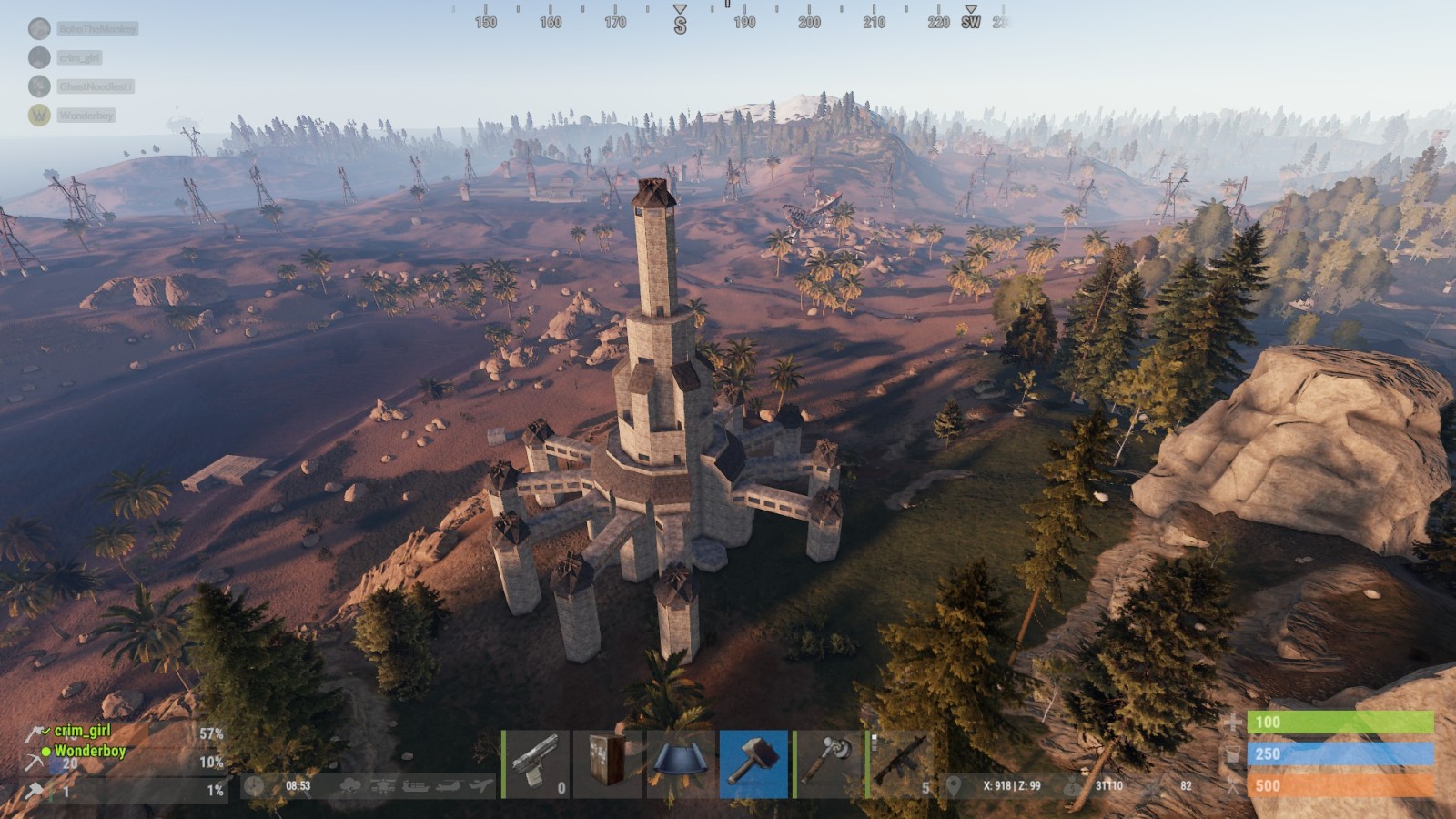The width and height of the screenshot is (1456, 819).
Task: Click the map pin coordinates icon
Action: 954,786
